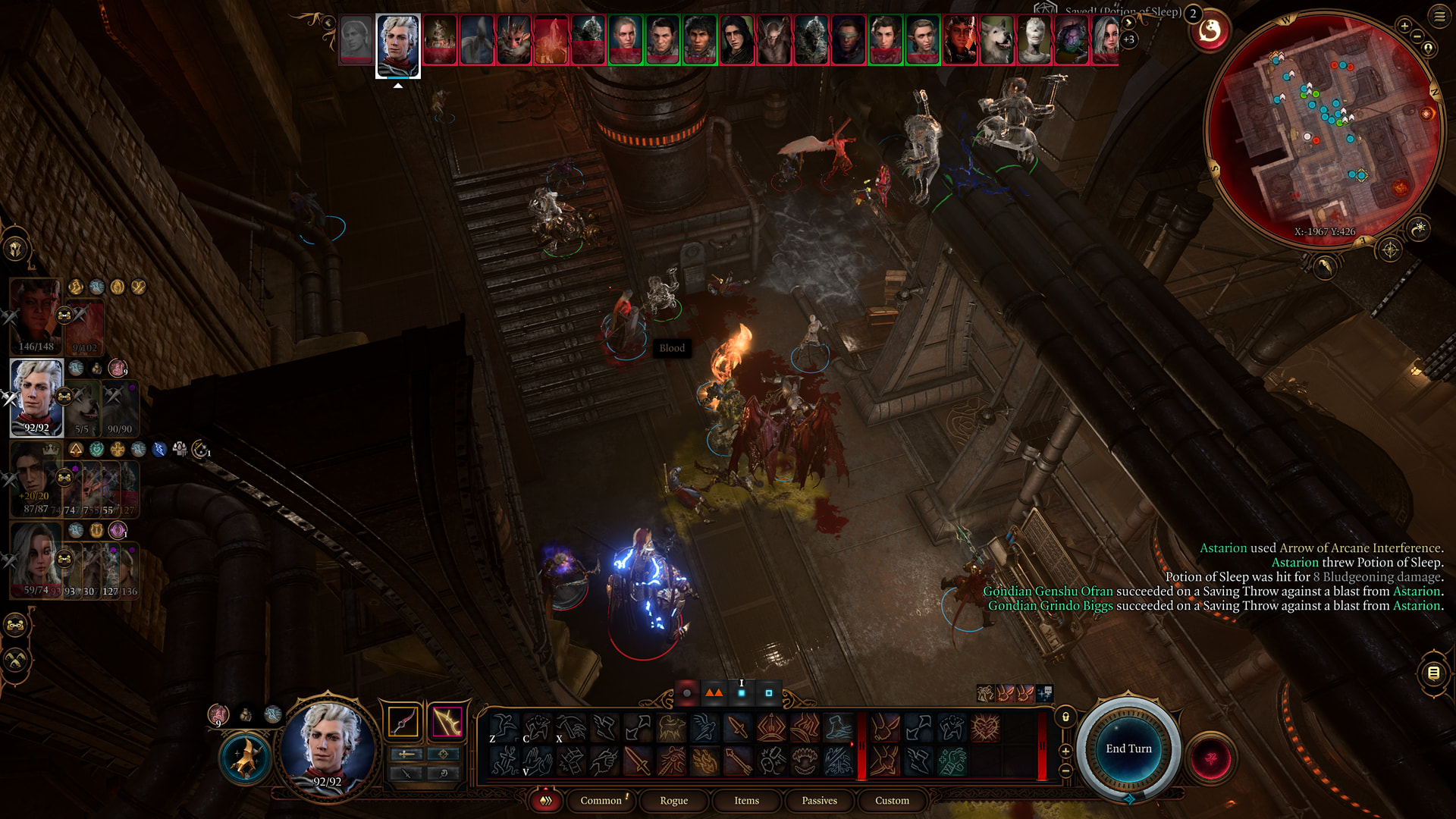
Task: Open the combat log button
Action: coord(1433,672)
